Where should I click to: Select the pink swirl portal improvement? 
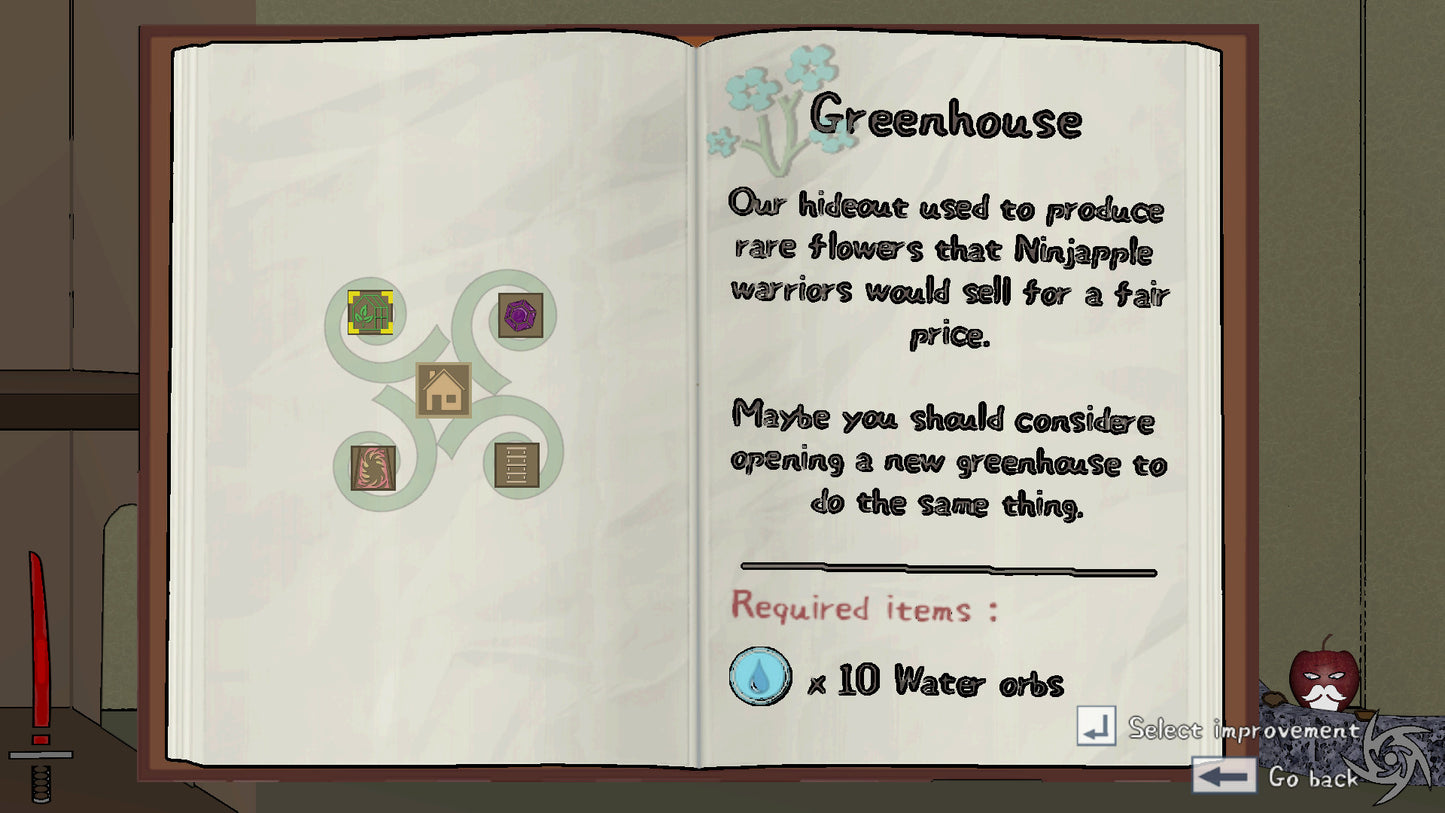[x=373, y=467]
